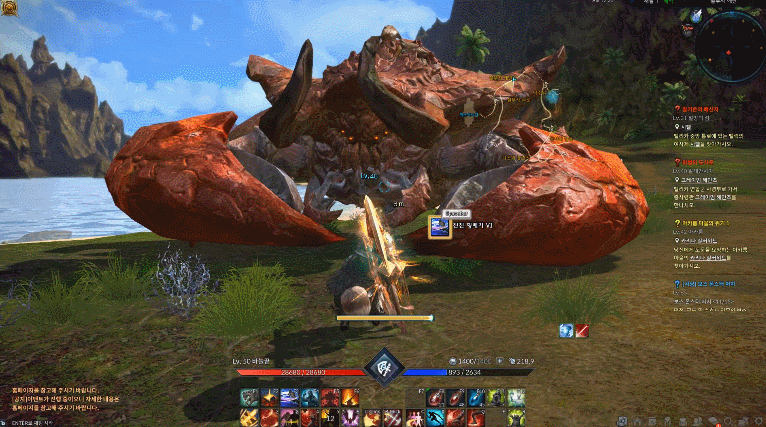The height and width of the screenshot is (427, 766).
Task: Click the red slash buff icon
Action: pos(581,330)
